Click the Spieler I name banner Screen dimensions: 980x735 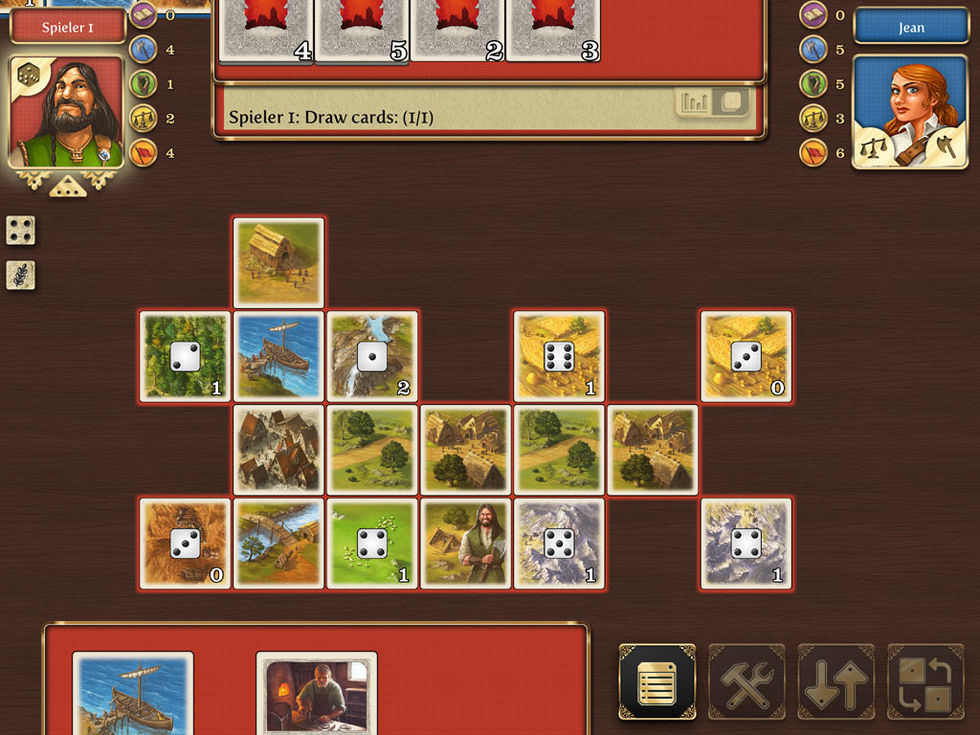coord(68,27)
